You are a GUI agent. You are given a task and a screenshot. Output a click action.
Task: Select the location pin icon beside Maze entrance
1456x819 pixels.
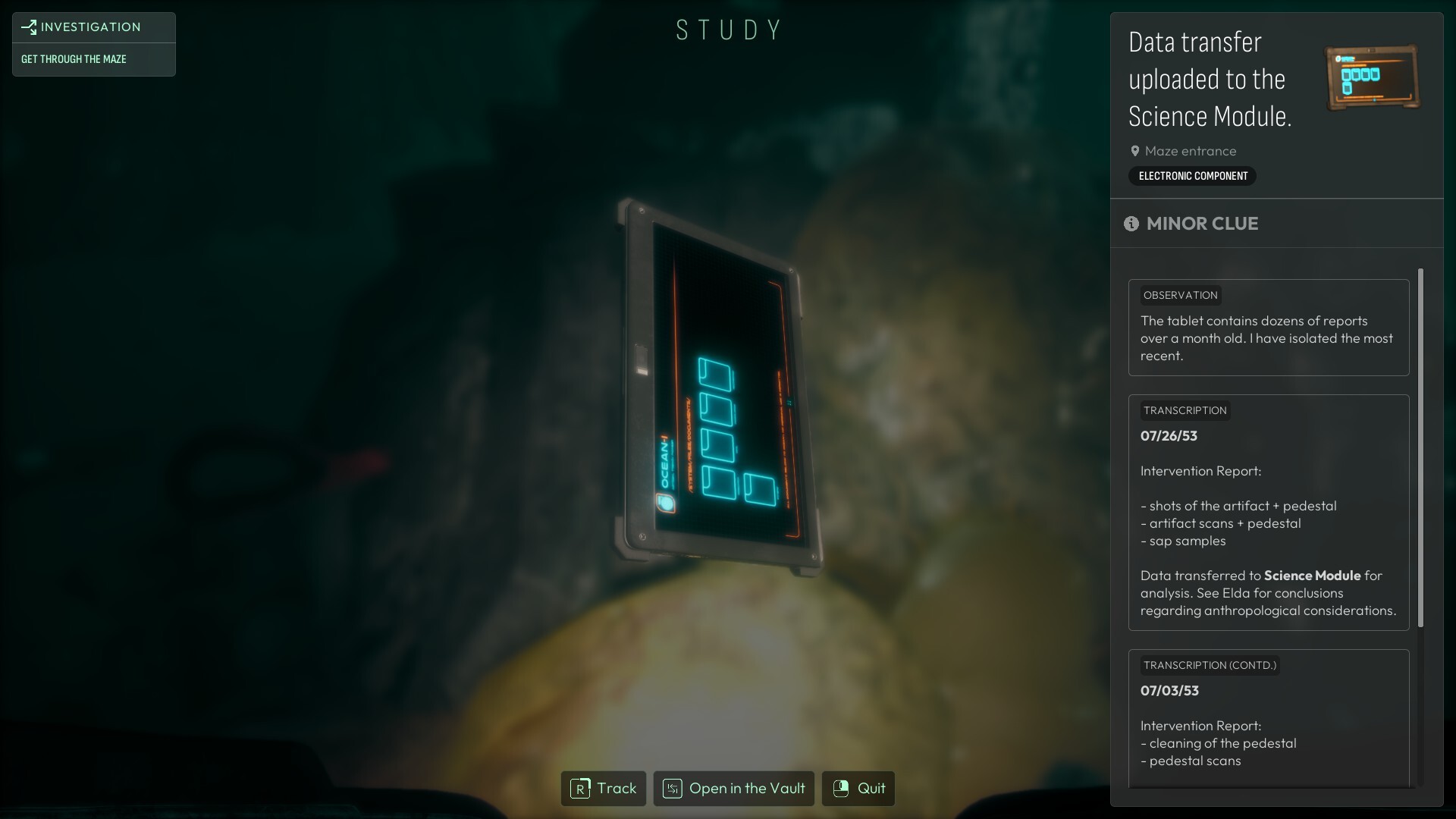(x=1134, y=151)
